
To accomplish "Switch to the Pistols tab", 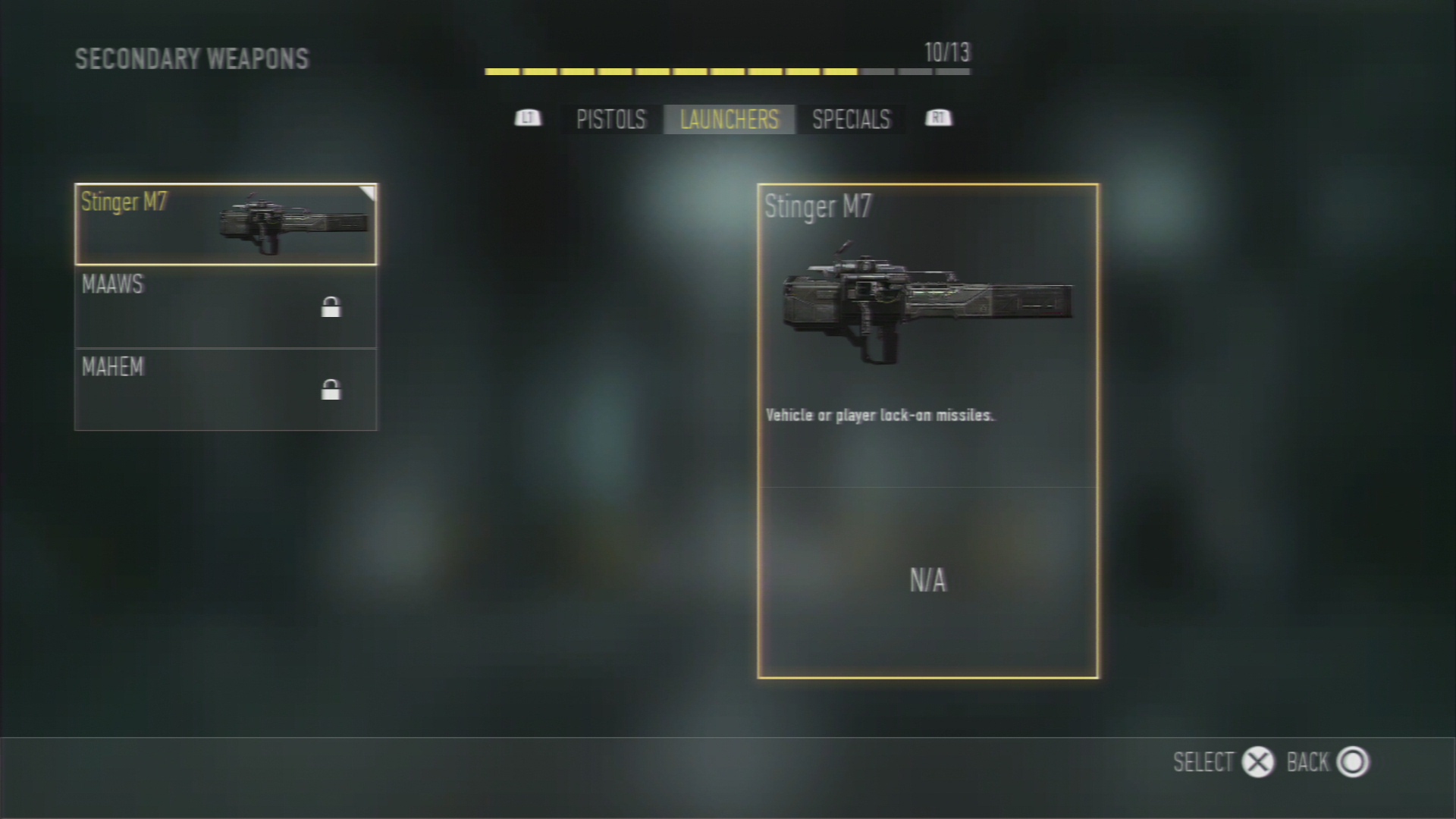I will click(x=610, y=120).
